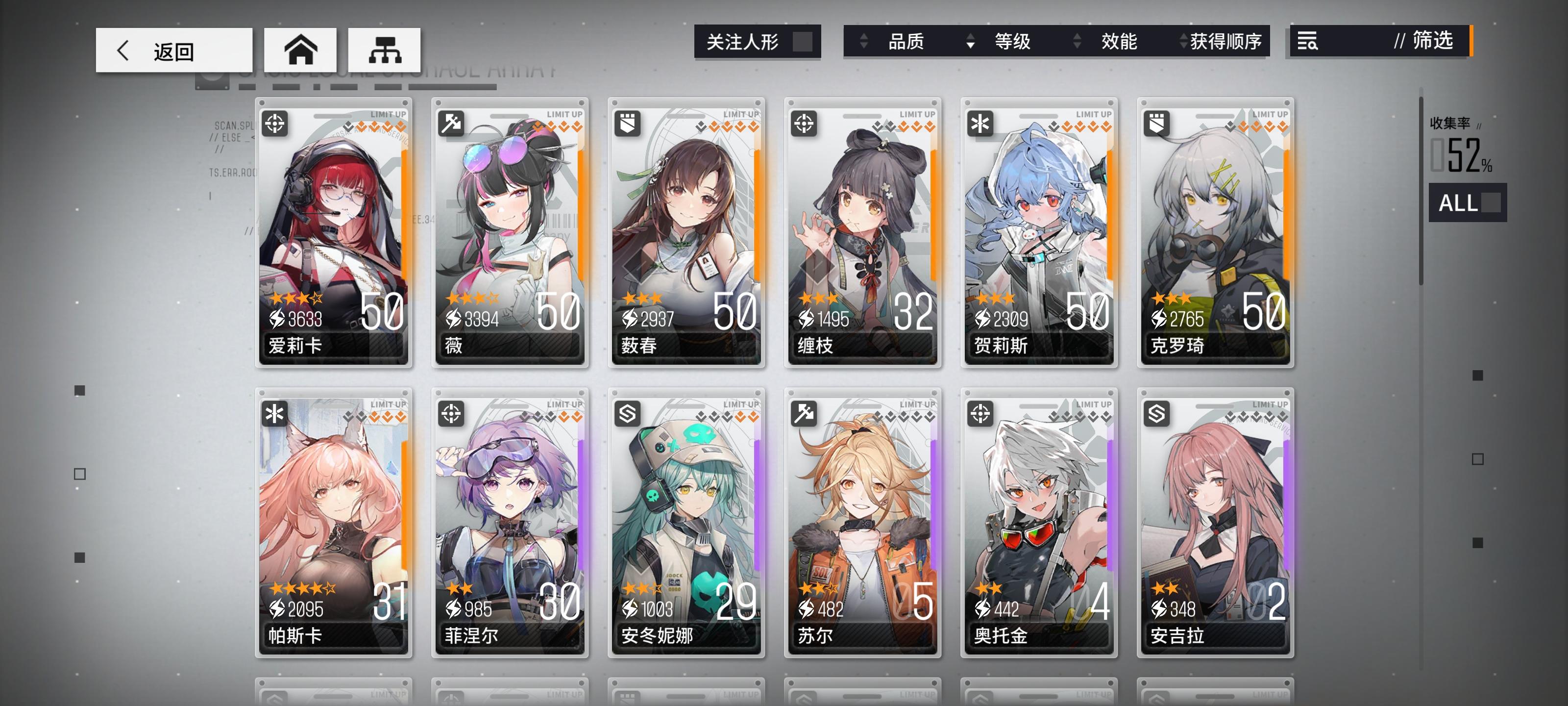
Task: Select the specialist icon on 安冬妮娜's card
Action: coord(628,415)
